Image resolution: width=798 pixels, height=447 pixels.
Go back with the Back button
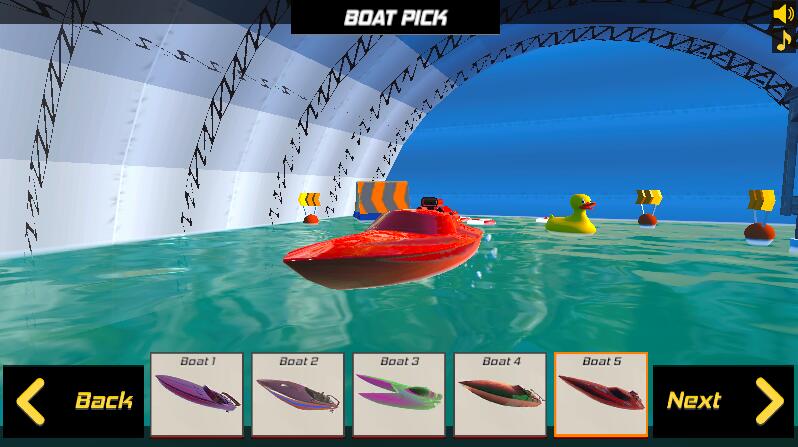[74, 401]
